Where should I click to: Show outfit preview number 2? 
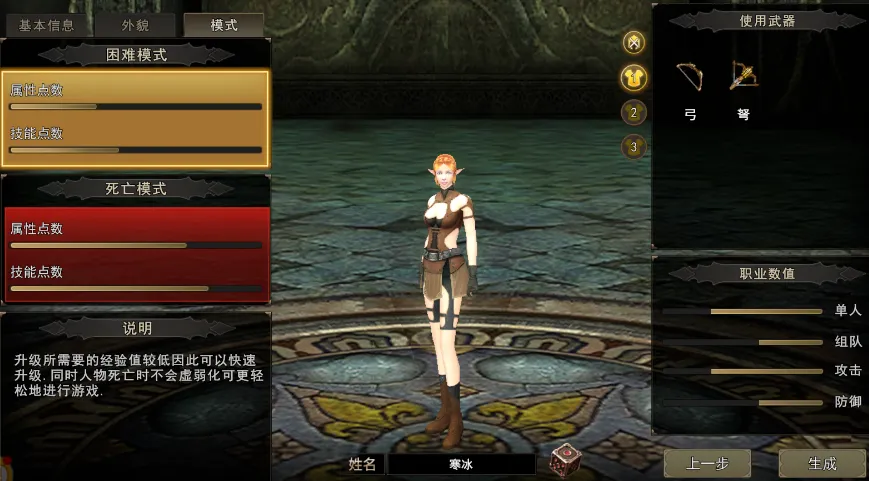(x=633, y=112)
